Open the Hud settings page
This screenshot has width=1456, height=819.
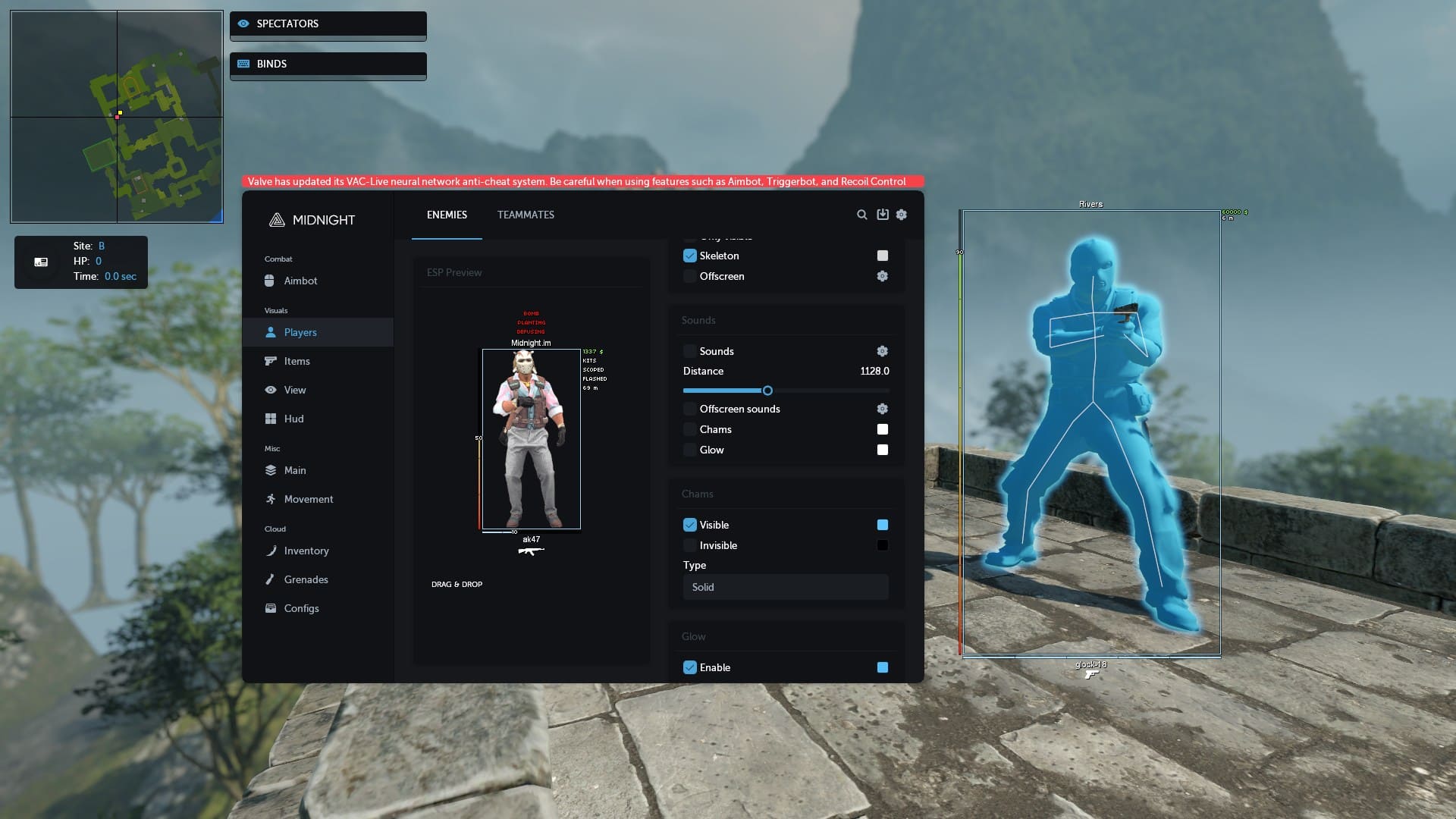[293, 419]
